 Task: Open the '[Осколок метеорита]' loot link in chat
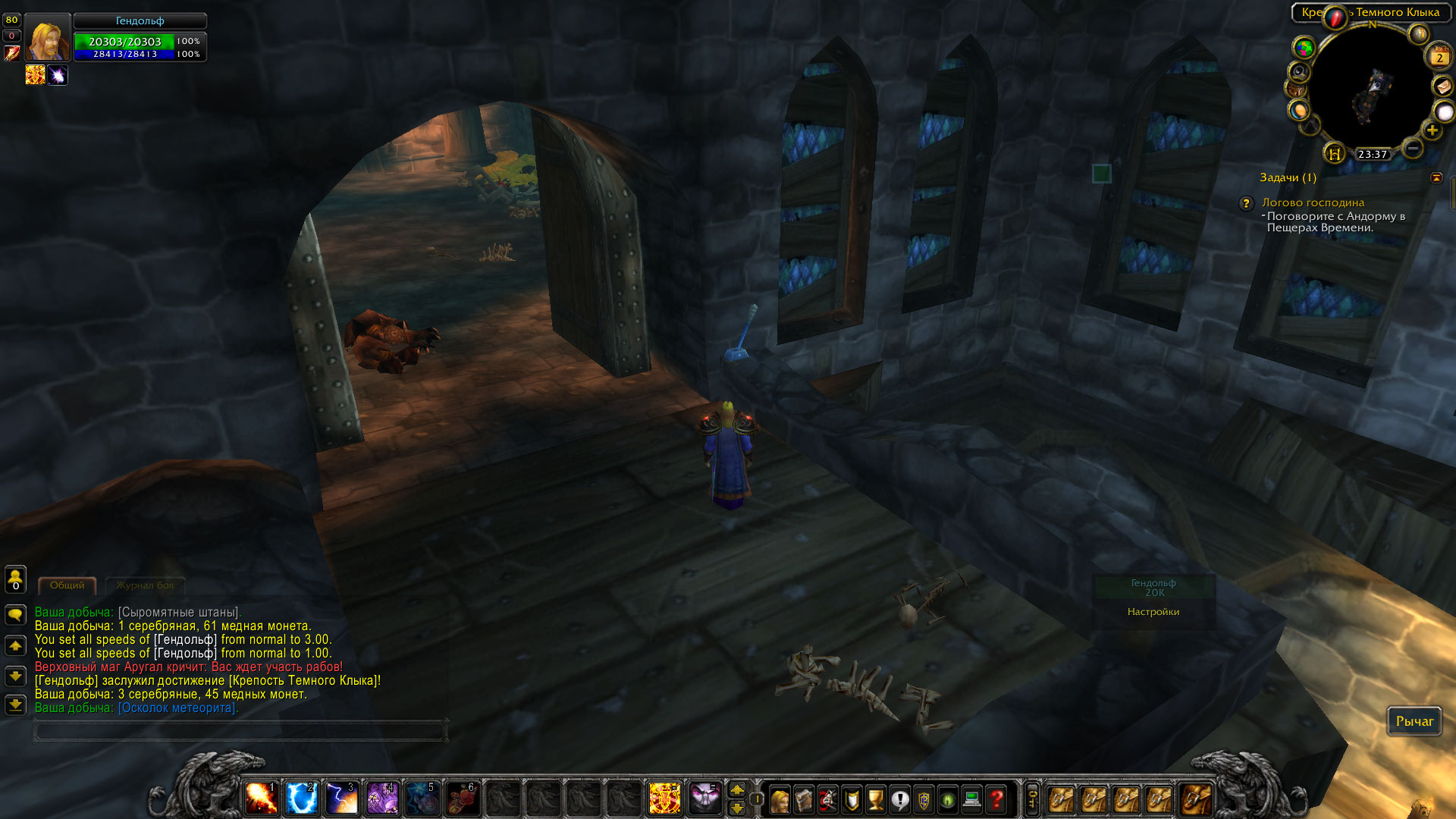click(x=176, y=706)
